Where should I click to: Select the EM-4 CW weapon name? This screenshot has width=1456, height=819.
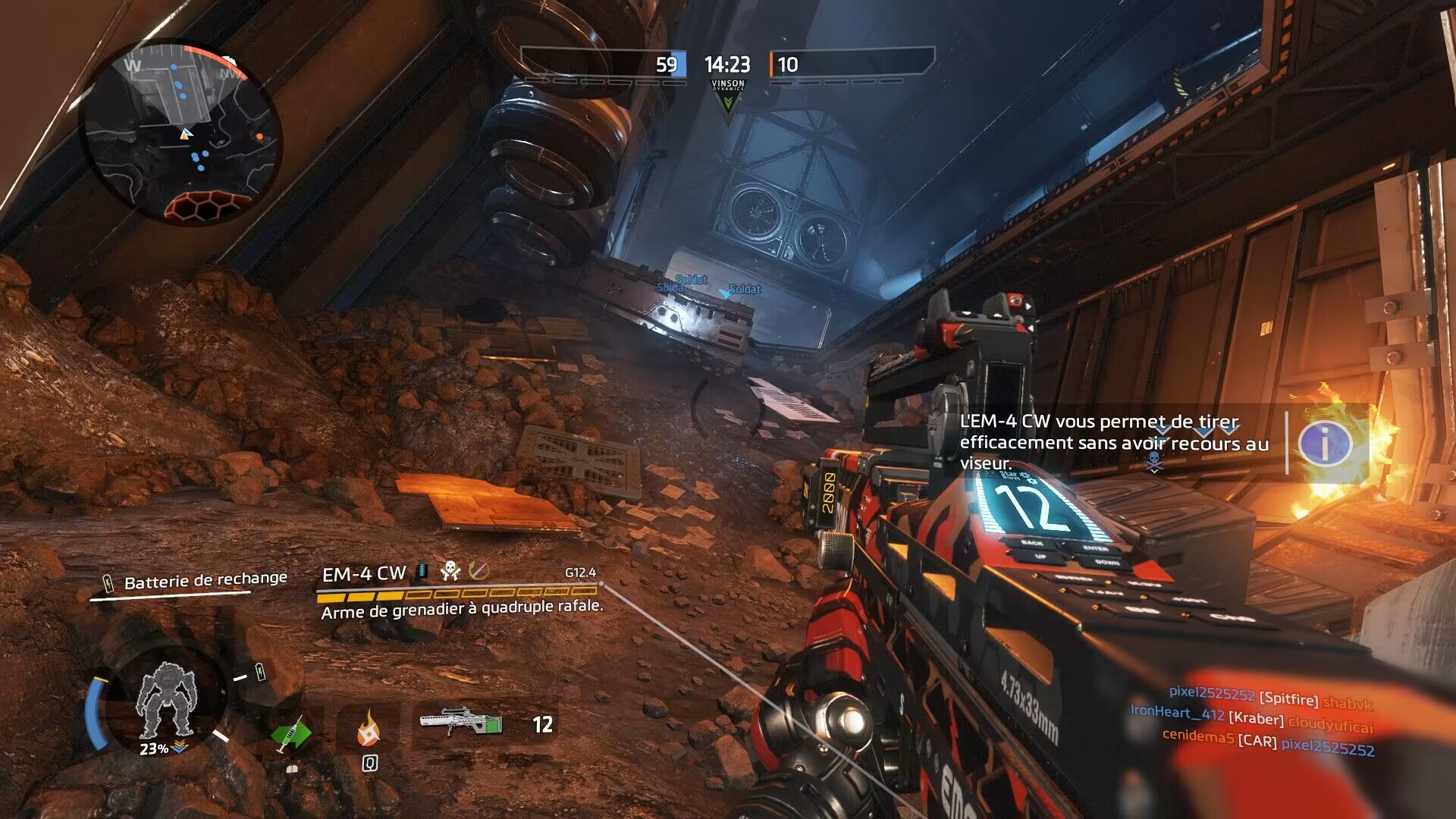364,574
